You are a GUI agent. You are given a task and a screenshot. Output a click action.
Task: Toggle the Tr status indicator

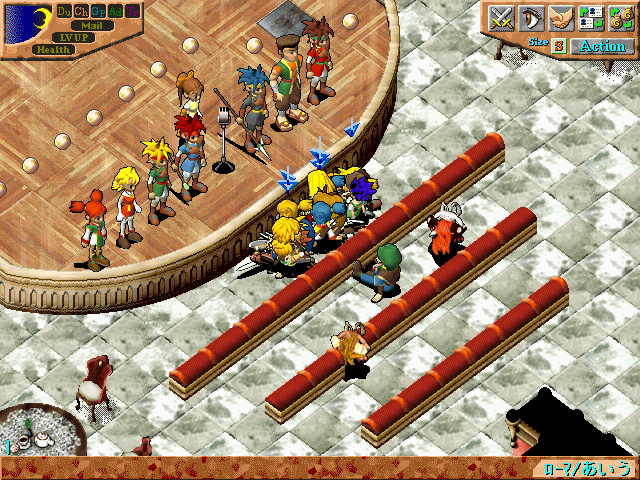click(x=132, y=11)
